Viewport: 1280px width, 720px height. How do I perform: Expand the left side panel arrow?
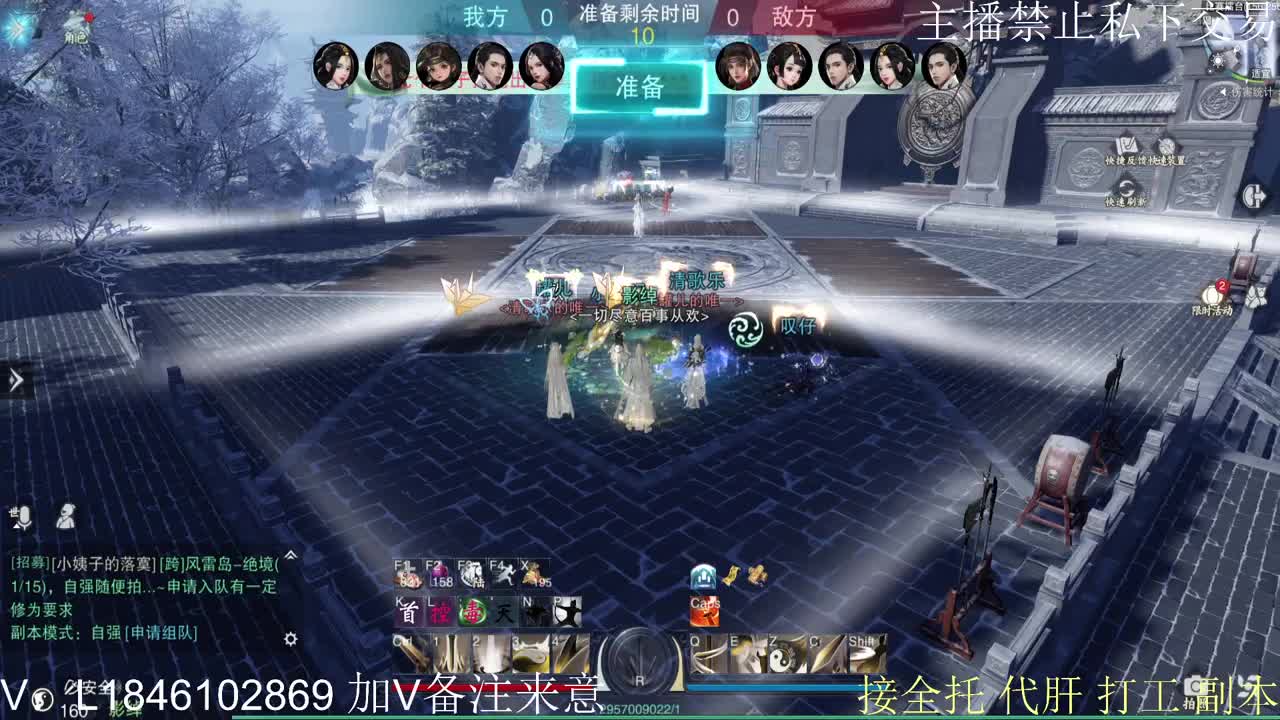tap(14, 380)
